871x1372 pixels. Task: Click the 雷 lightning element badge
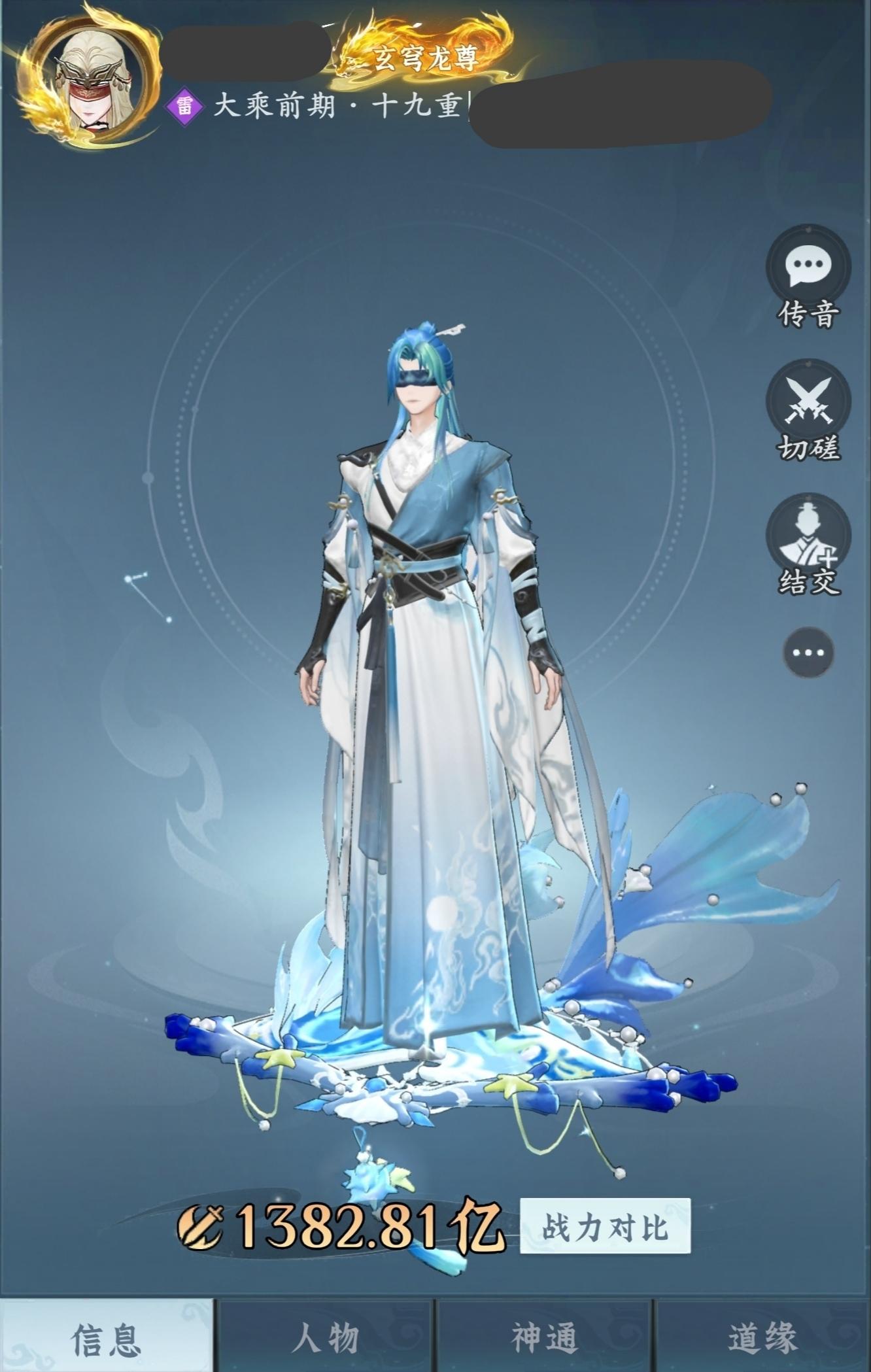pyautogui.click(x=184, y=107)
